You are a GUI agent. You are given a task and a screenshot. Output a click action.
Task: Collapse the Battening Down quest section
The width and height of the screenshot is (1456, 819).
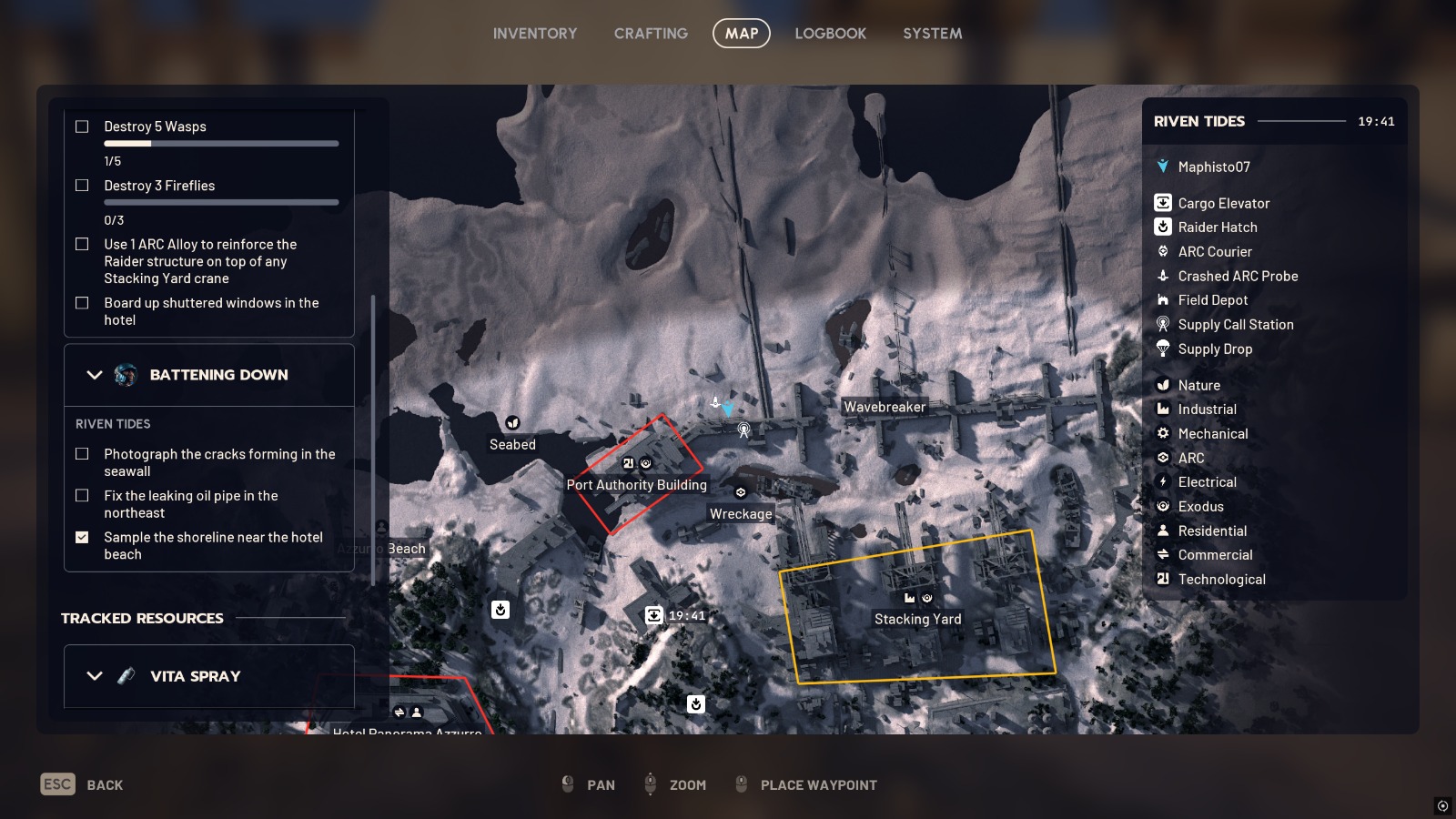[x=95, y=375]
